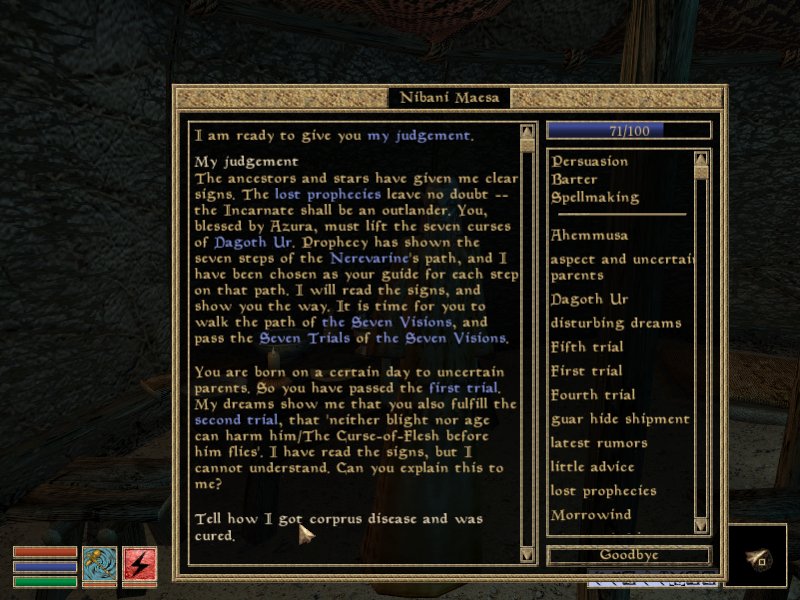Viewport: 800px width, 600px height.
Task: Request a little advice
Action: point(592,467)
